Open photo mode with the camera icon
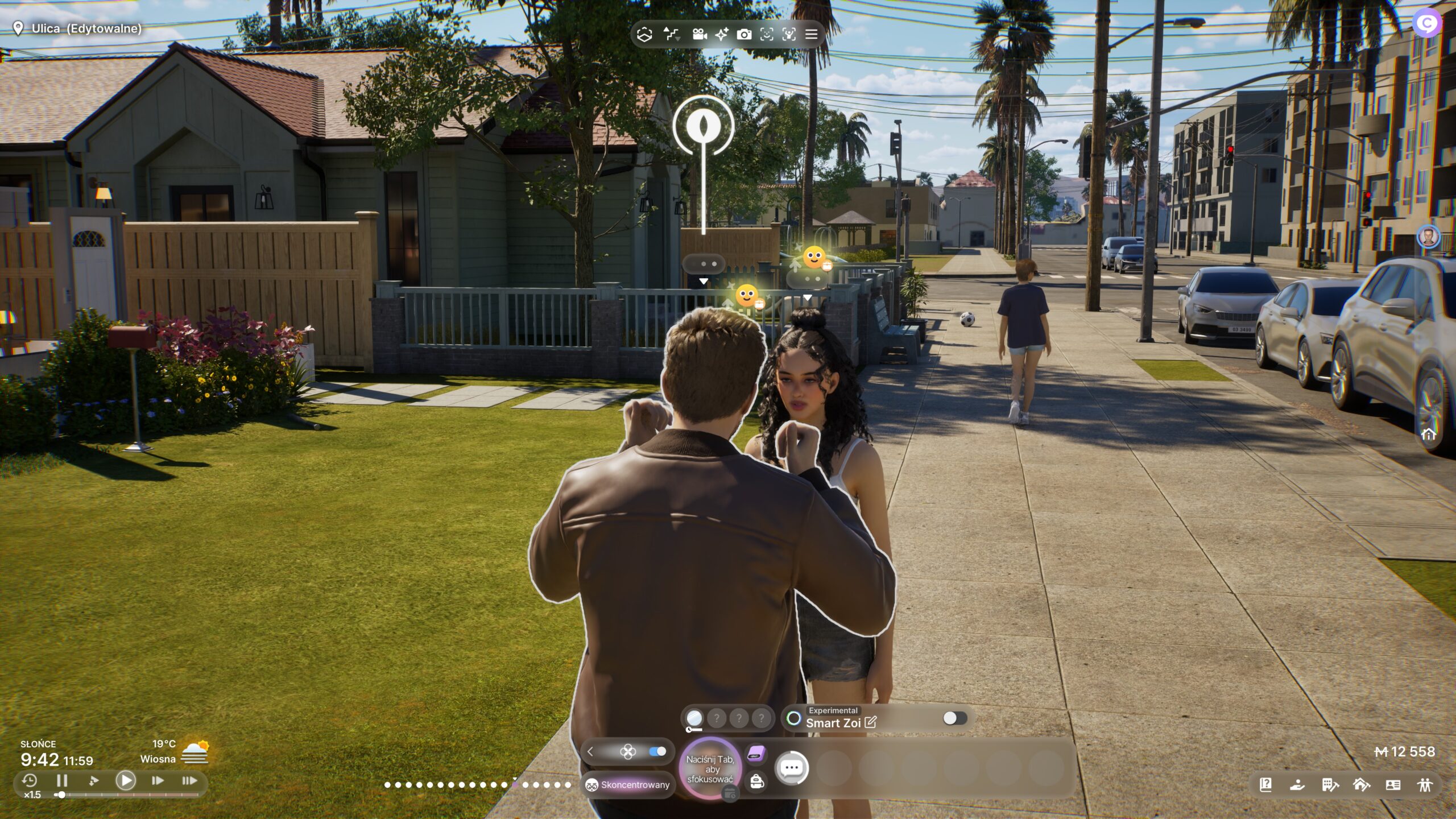The width and height of the screenshot is (1456, 819). [x=744, y=34]
